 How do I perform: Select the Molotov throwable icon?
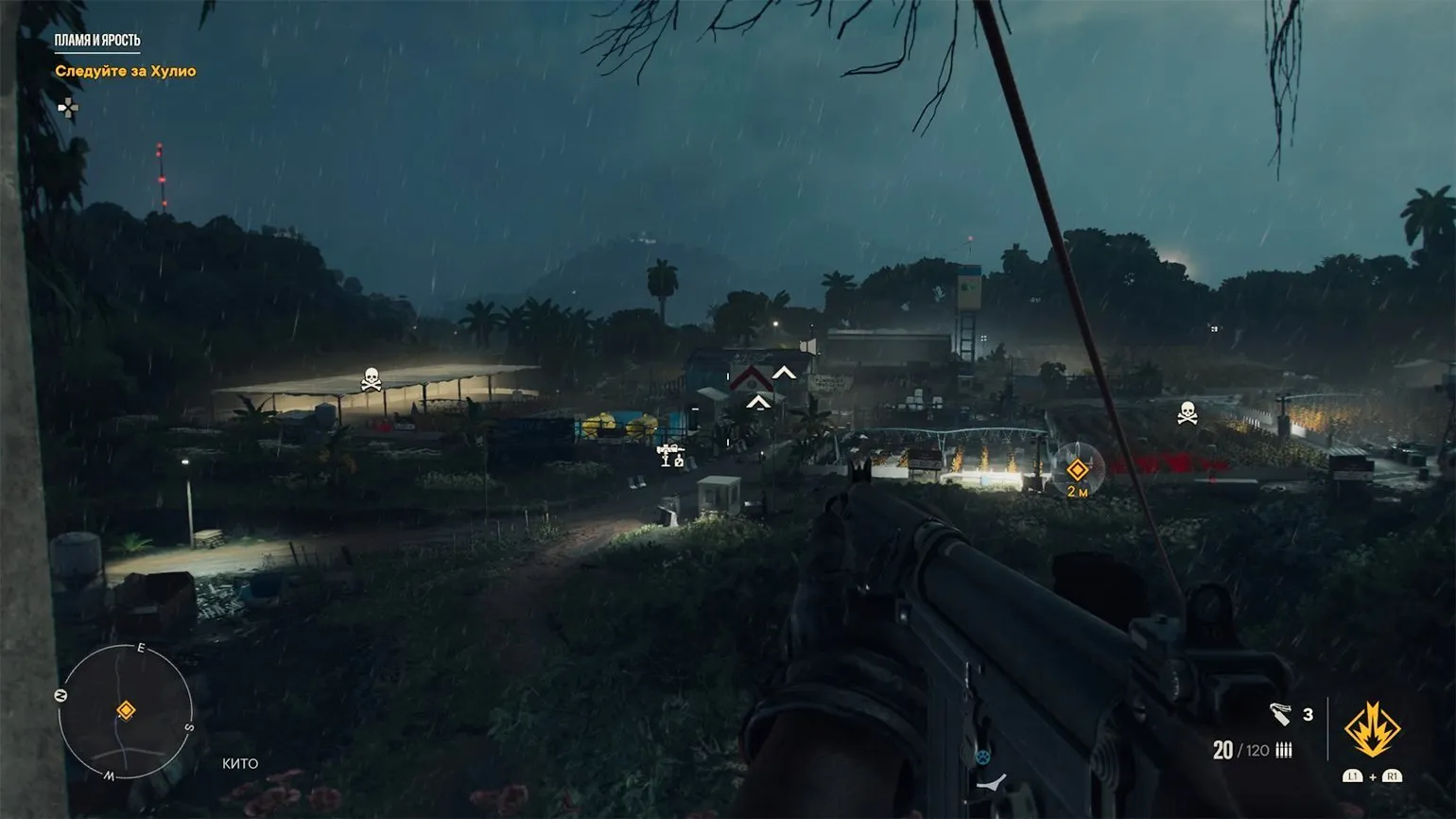pos(1280,714)
